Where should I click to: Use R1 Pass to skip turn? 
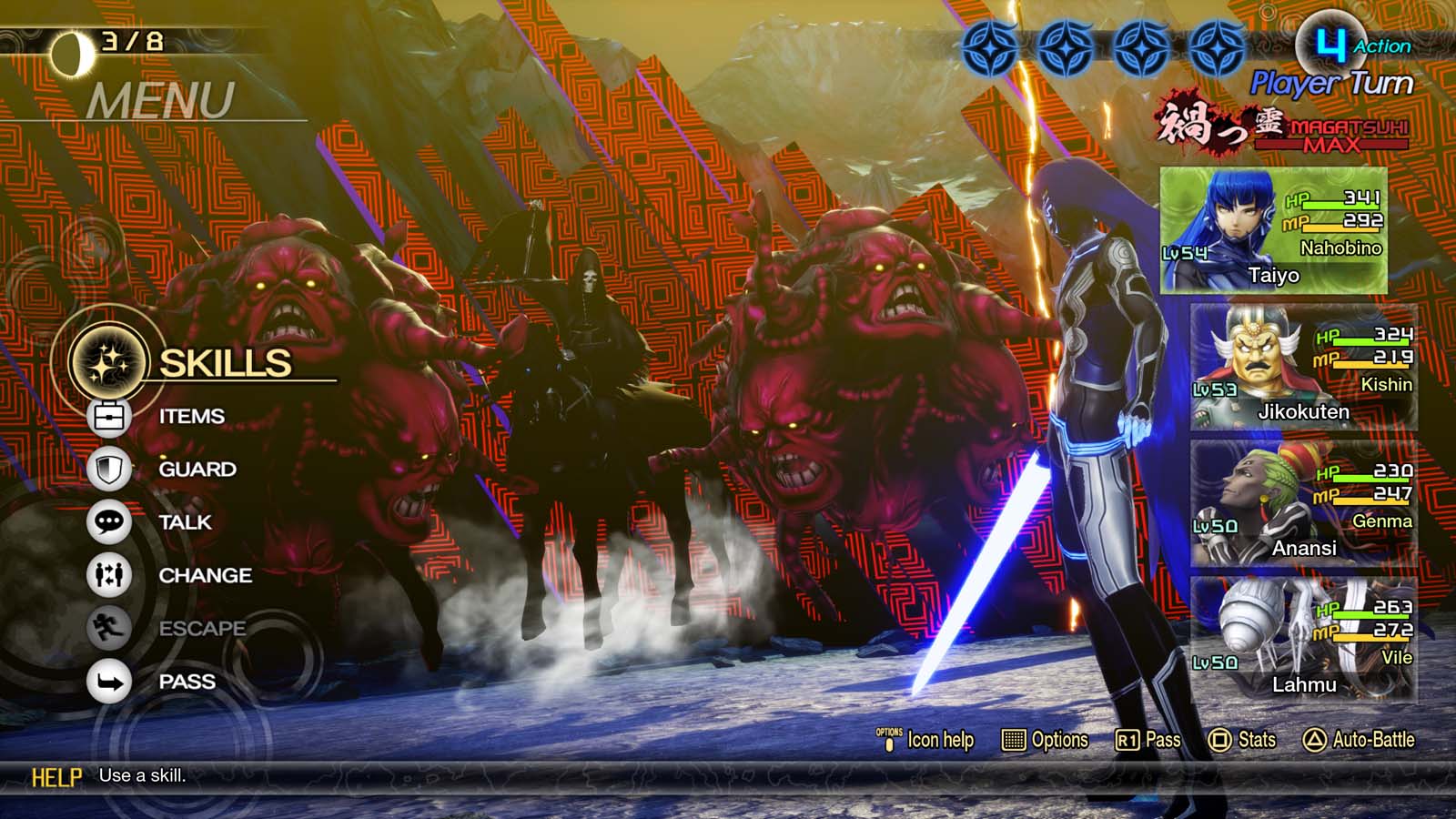(x=1149, y=740)
